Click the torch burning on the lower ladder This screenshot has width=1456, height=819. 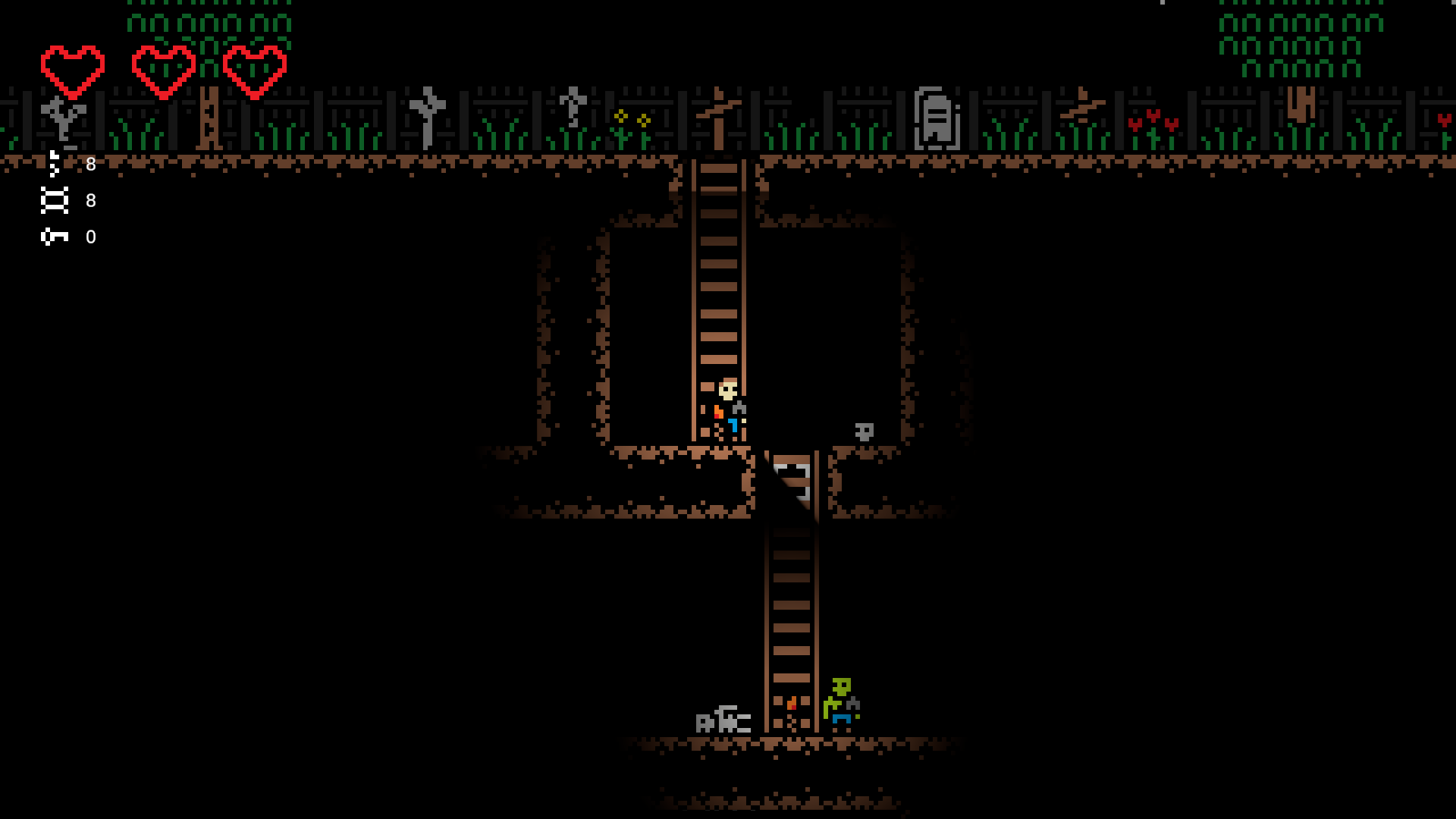point(791,704)
